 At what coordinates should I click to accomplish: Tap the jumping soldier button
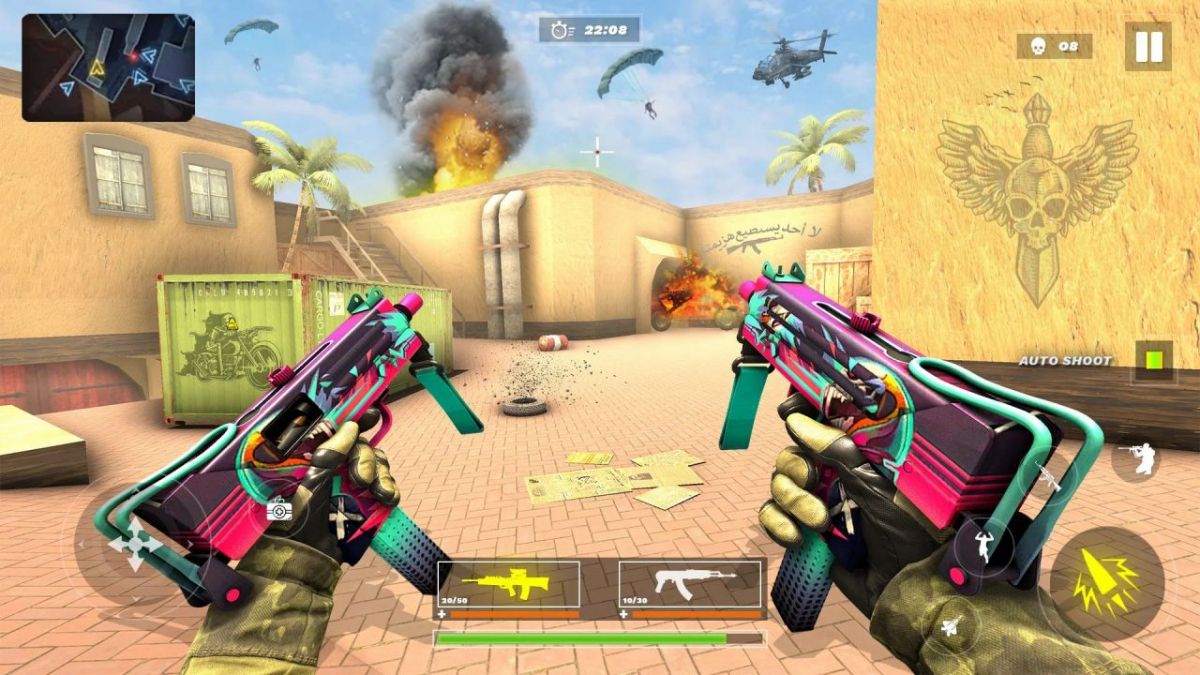coord(983,547)
